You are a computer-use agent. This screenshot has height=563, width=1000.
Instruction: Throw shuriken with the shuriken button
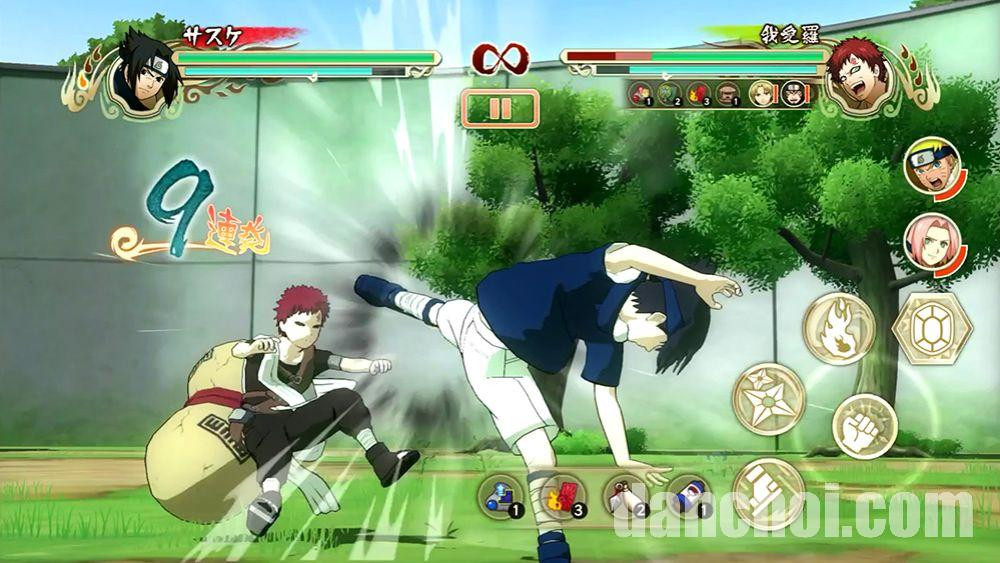pos(769,398)
